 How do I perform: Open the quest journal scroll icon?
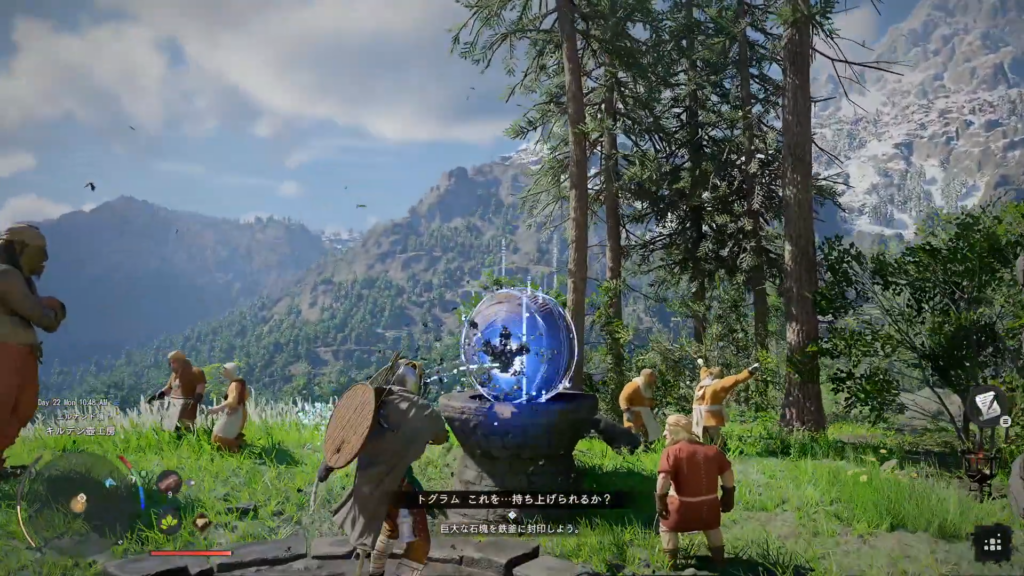click(x=986, y=404)
